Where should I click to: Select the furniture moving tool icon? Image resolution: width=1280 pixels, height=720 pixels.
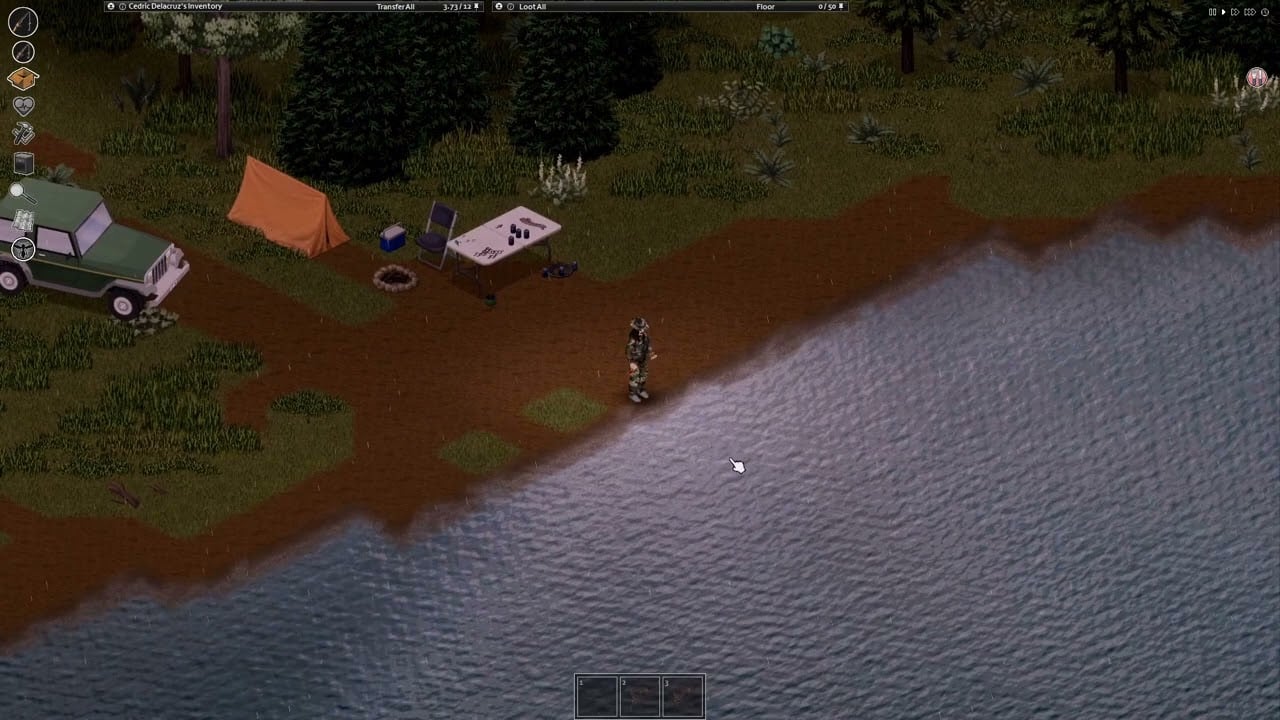coord(24,163)
